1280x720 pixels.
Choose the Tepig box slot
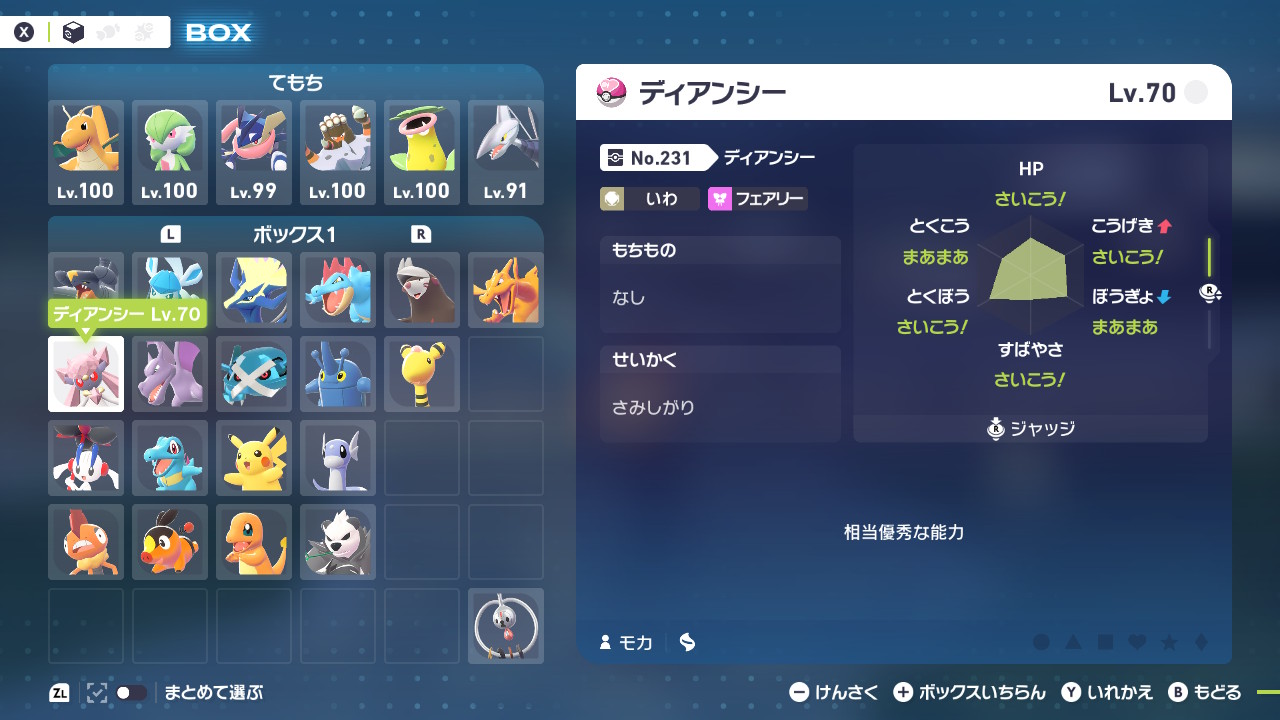[170, 542]
